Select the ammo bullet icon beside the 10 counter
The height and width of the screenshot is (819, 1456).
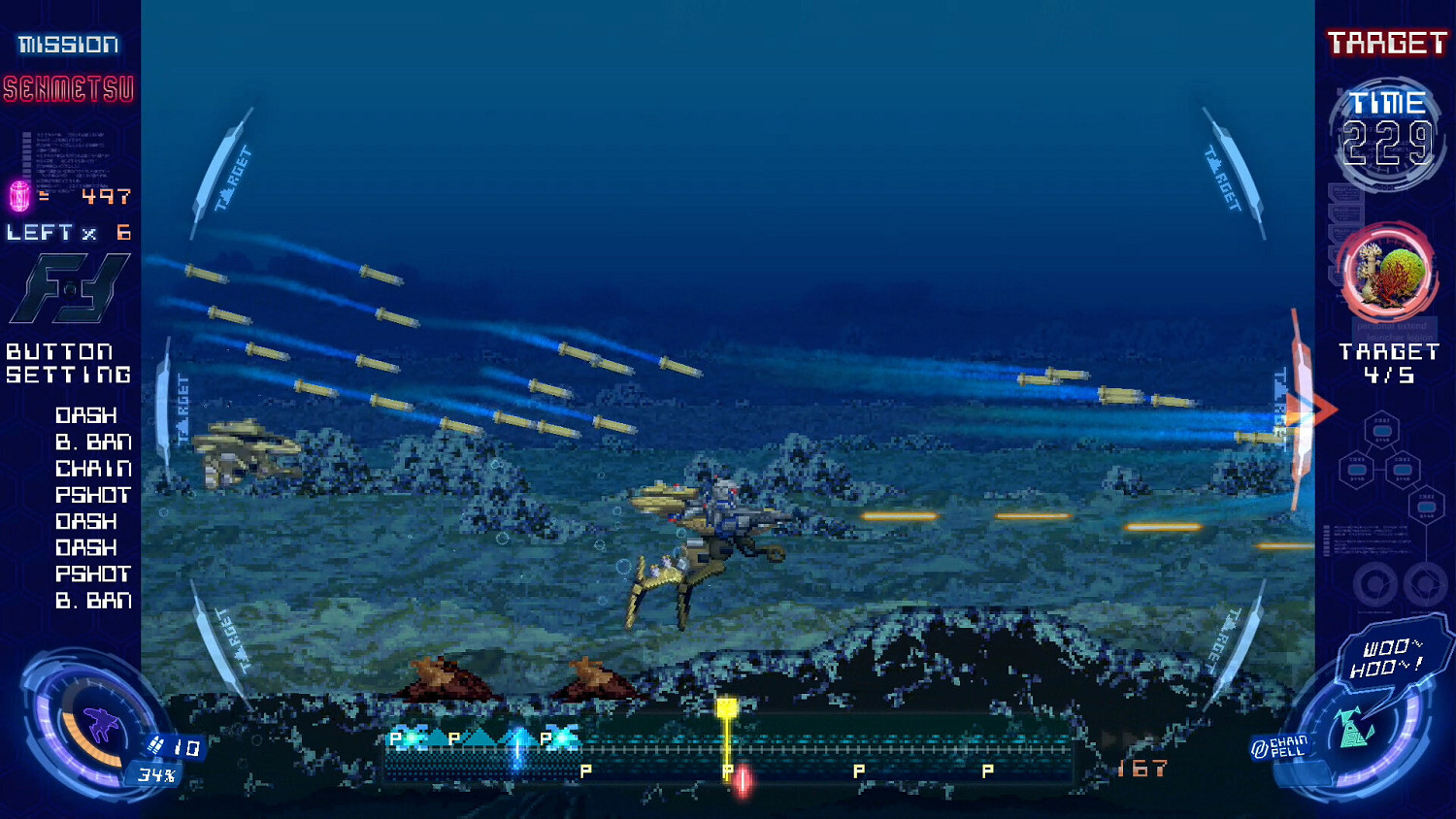tap(155, 745)
